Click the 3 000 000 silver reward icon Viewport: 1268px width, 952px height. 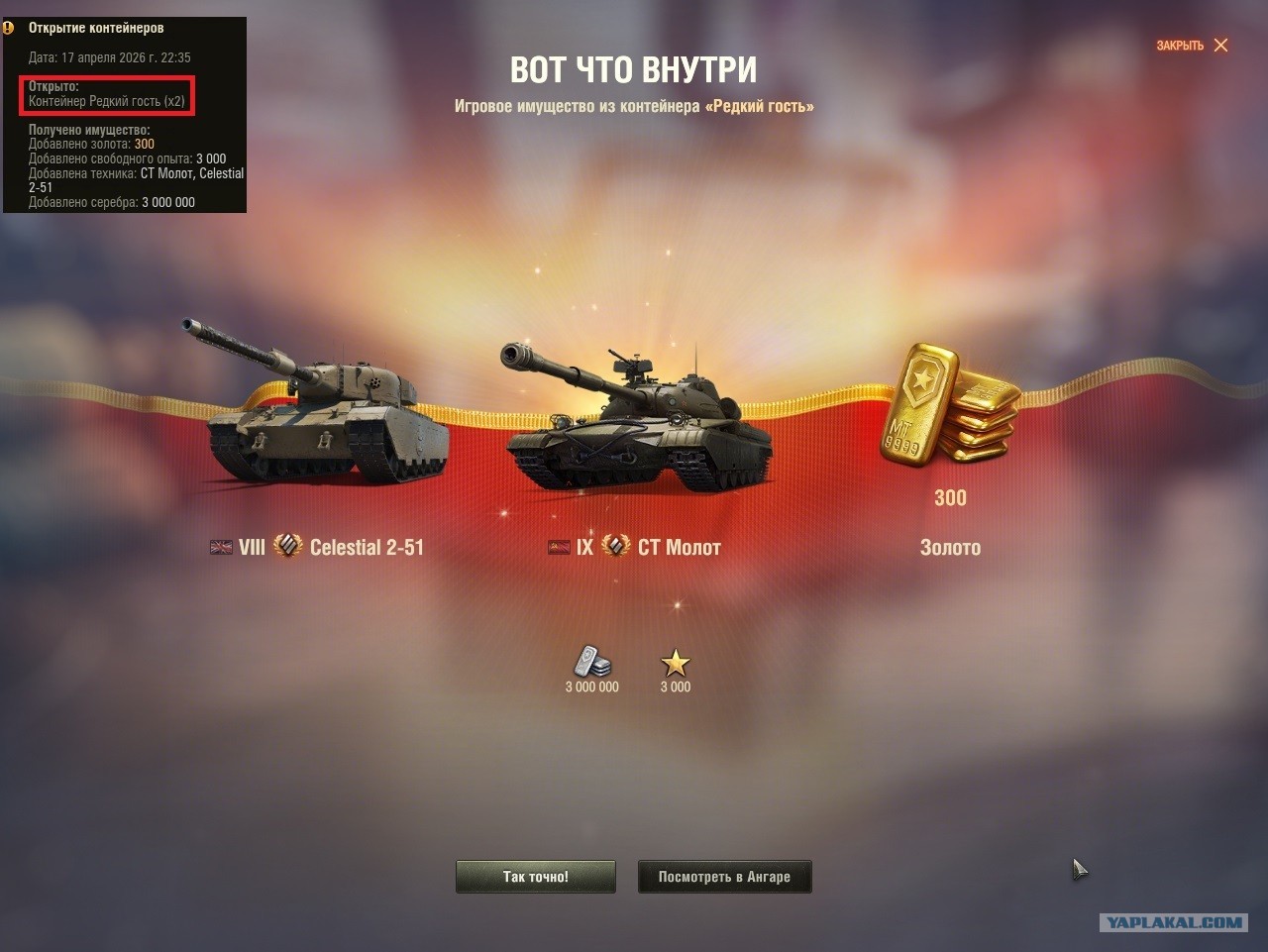[592, 663]
